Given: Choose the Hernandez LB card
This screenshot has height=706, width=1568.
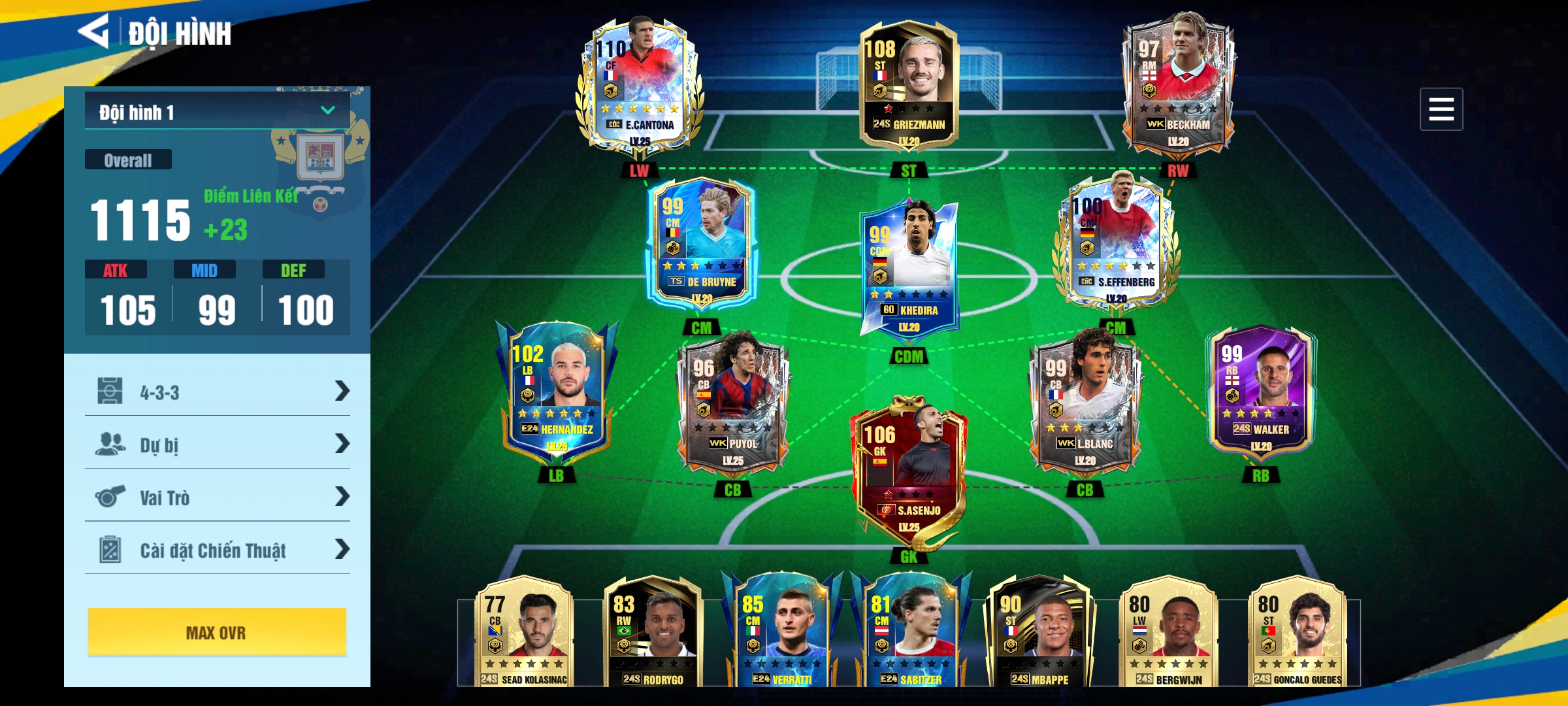Looking at the screenshot, I should tap(557, 391).
